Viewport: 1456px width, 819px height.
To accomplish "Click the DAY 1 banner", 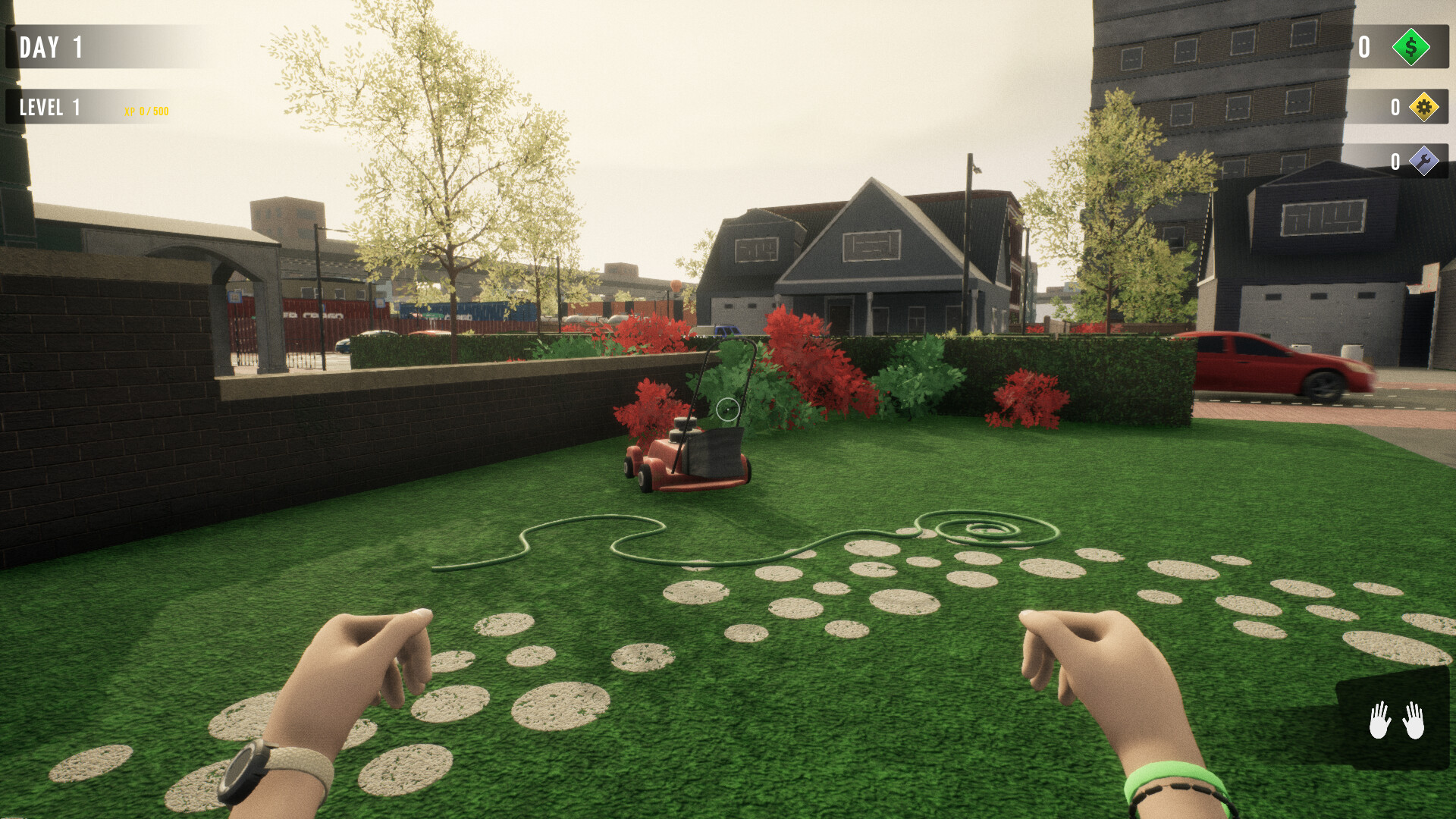I will click(52, 48).
